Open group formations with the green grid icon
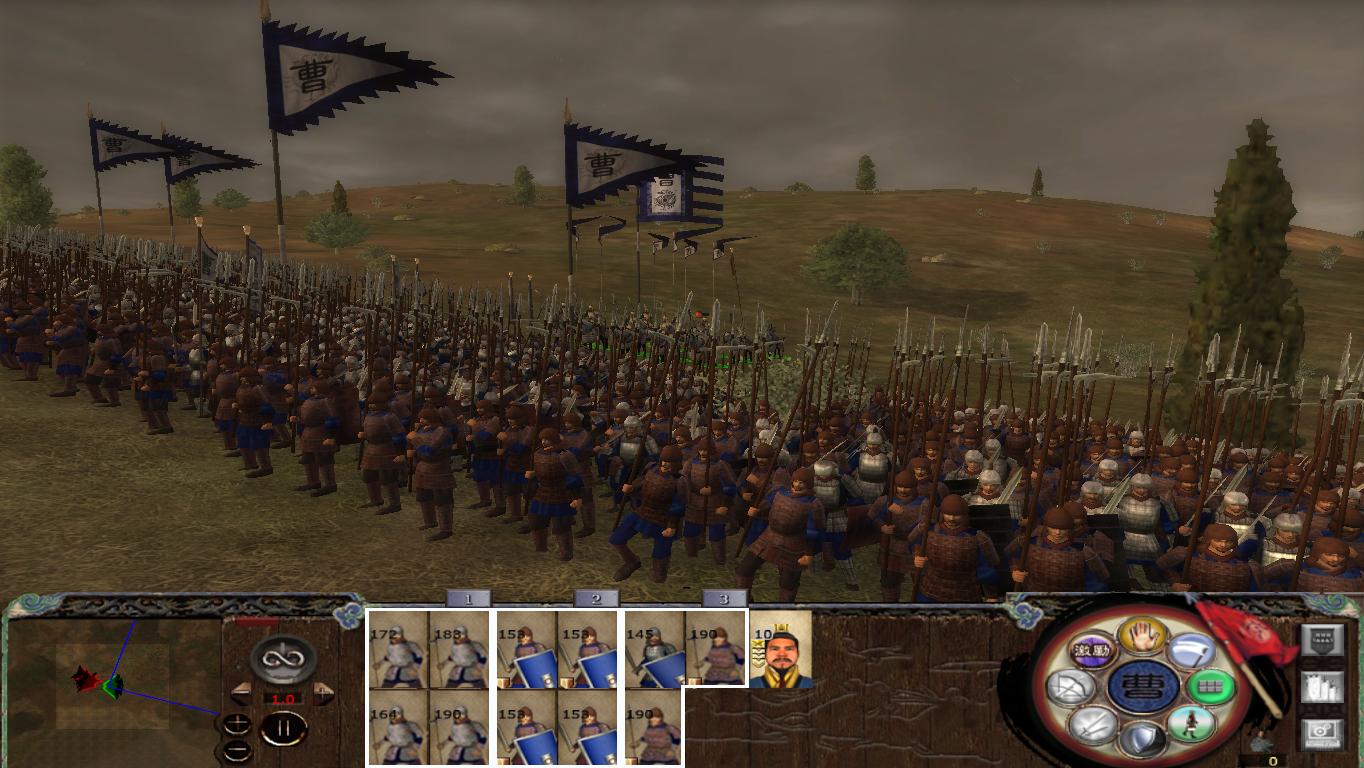1364x768 pixels. pyautogui.click(x=1212, y=687)
